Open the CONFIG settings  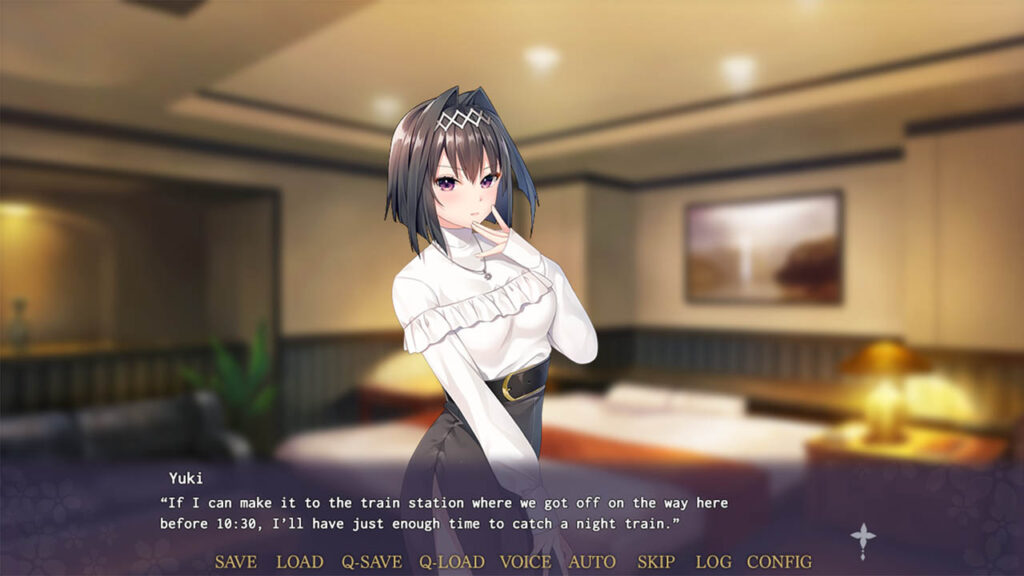(779, 562)
